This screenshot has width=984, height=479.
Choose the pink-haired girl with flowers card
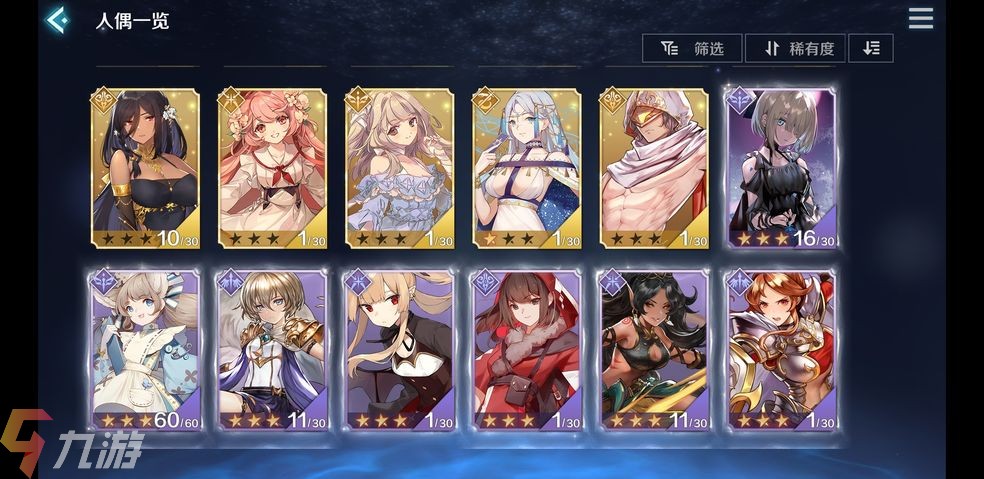[x=273, y=168]
